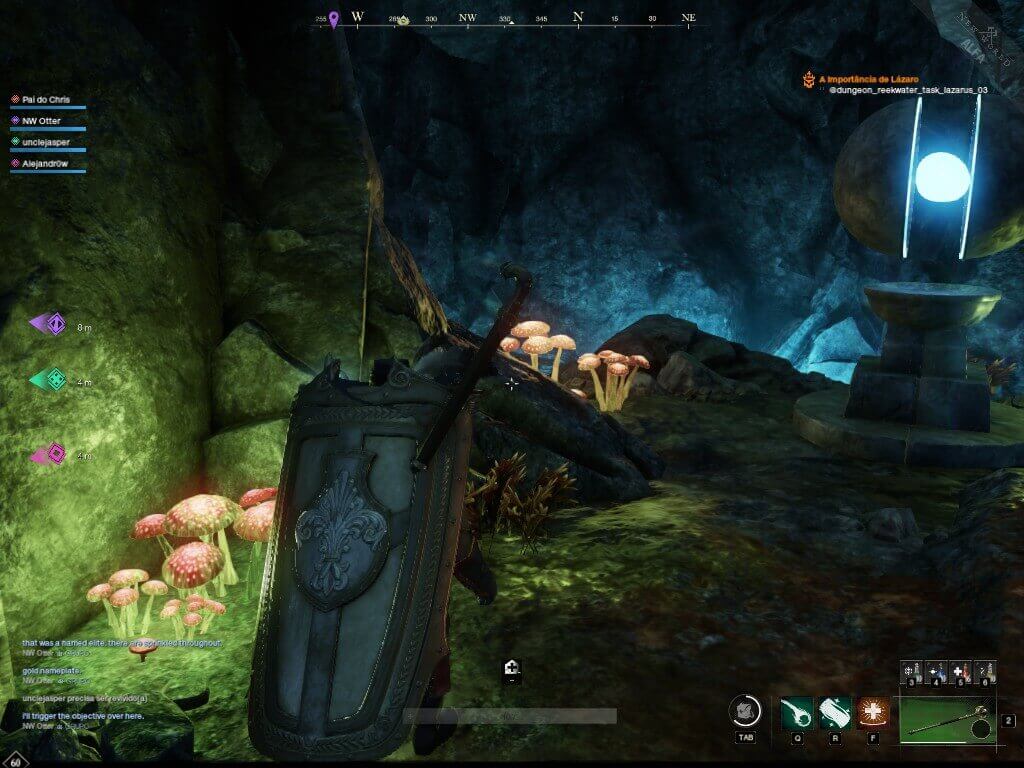The height and width of the screenshot is (768, 1024).
Task: Select the equipped life staff weapon slot
Action: [947, 720]
